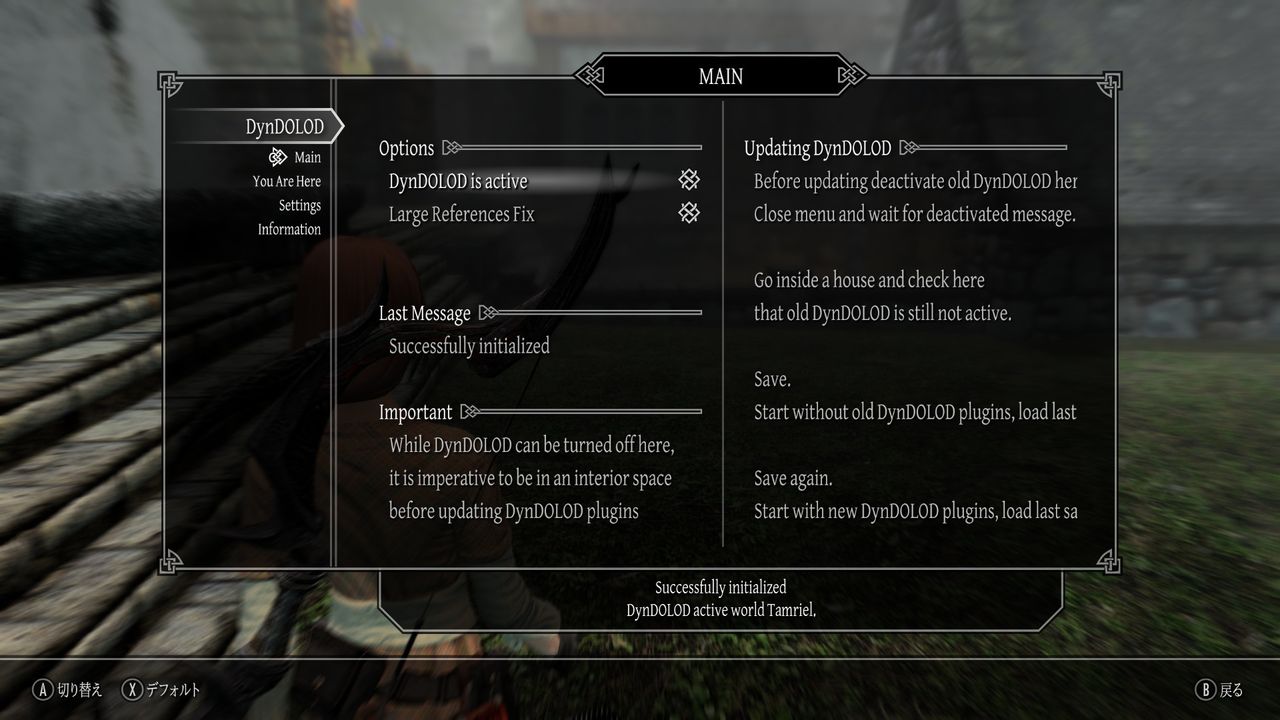Click the left arrow ornament beside MAIN title
This screenshot has height=720, width=1280.
coord(590,75)
